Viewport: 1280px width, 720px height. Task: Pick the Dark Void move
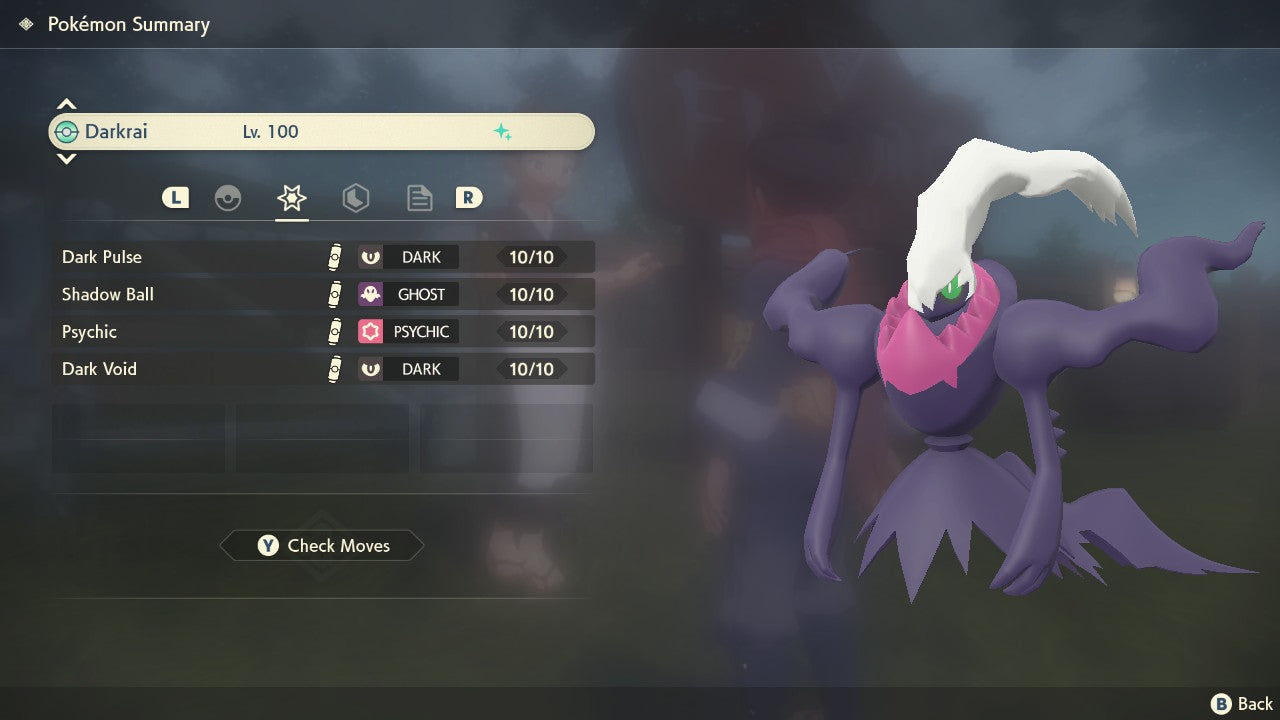322,369
